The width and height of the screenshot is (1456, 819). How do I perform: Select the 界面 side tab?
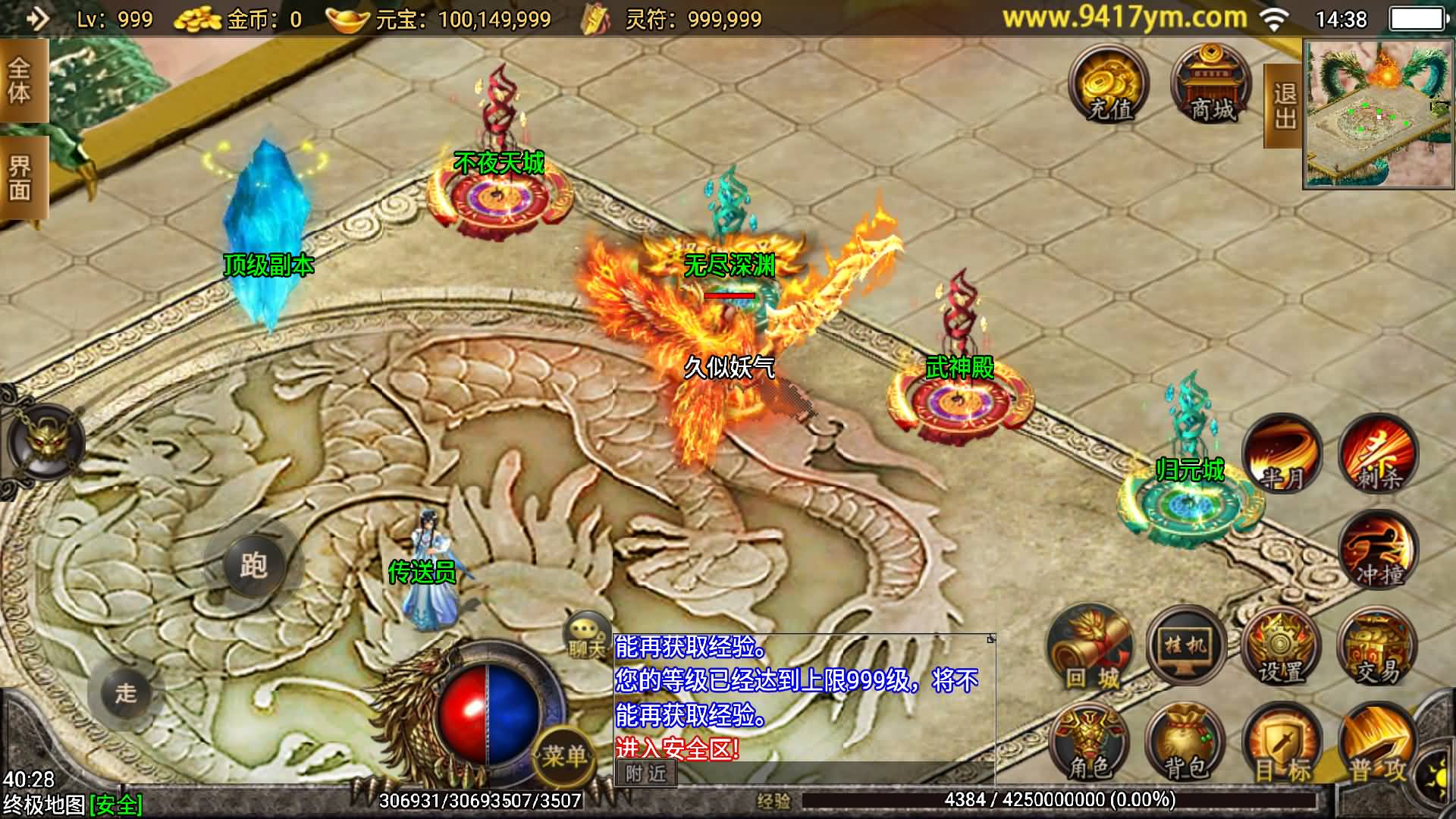click(21, 178)
